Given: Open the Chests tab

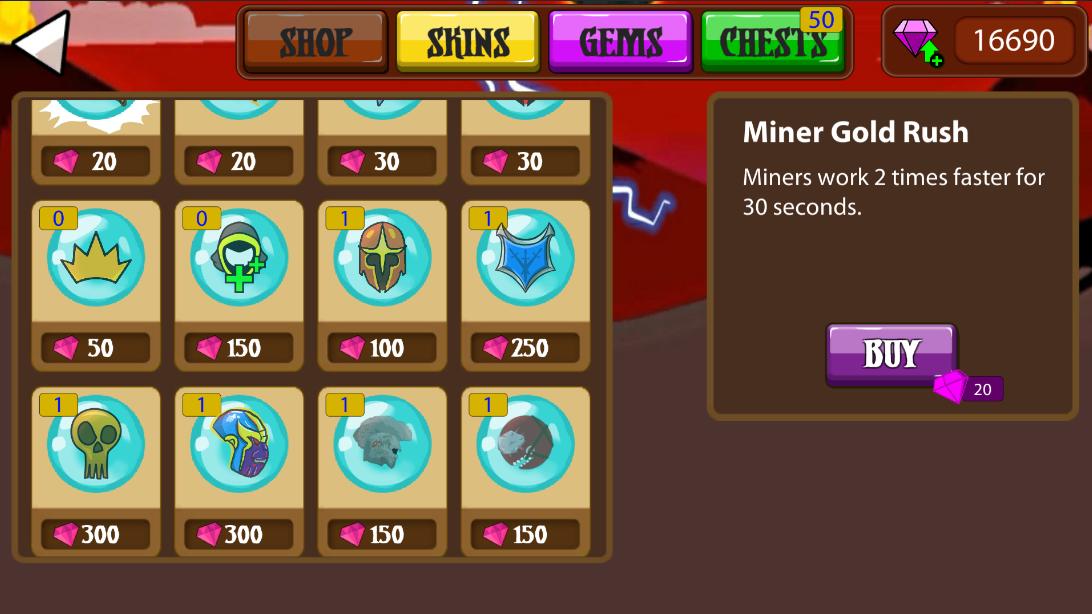Looking at the screenshot, I should coord(772,42).
